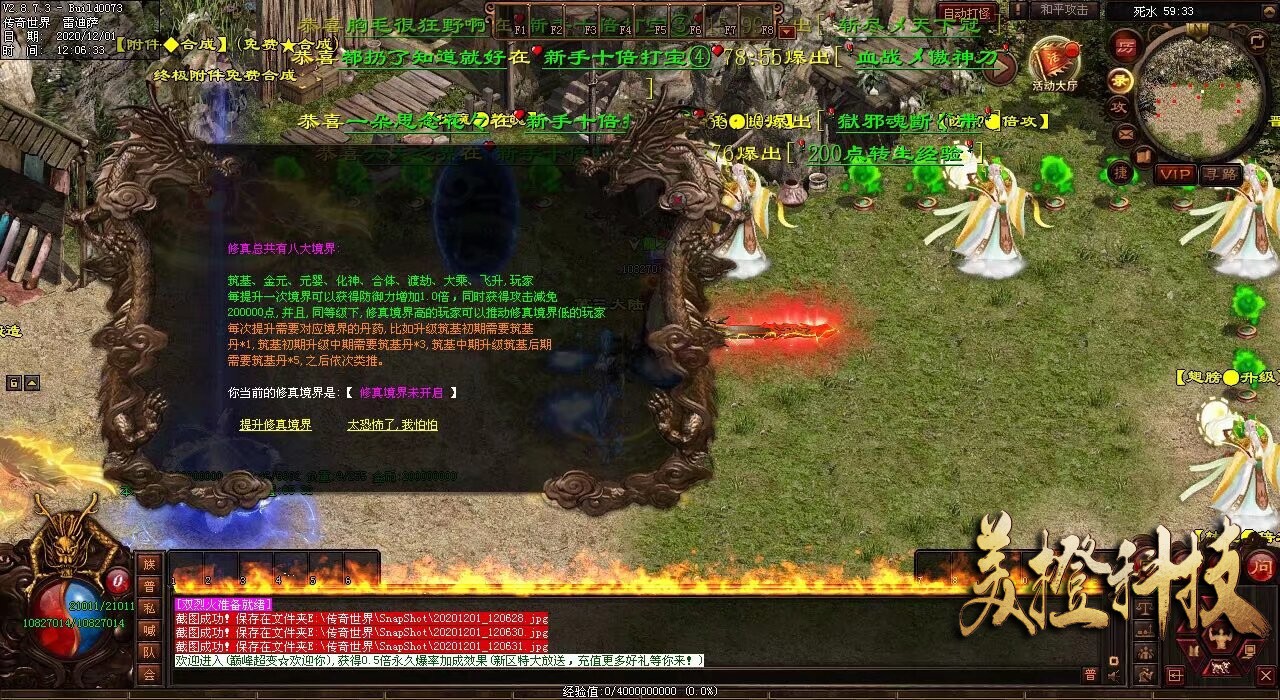Viewport: 1280px width, 700px height.
Task: Select the 喊 shout chat channel
Action: point(148,630)
